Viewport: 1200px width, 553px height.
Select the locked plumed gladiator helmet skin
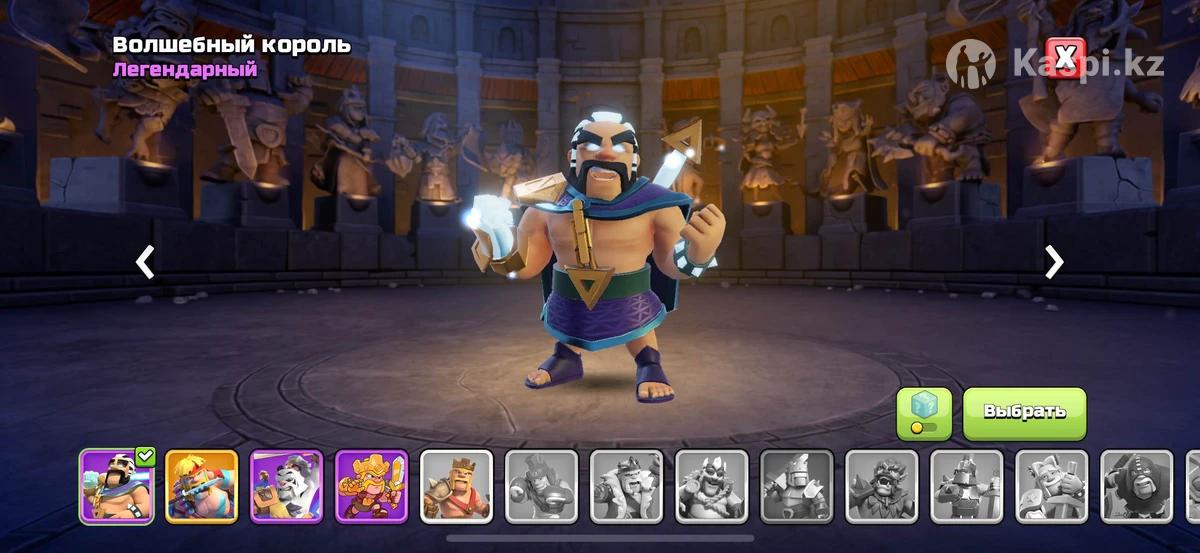click(541, 486)
